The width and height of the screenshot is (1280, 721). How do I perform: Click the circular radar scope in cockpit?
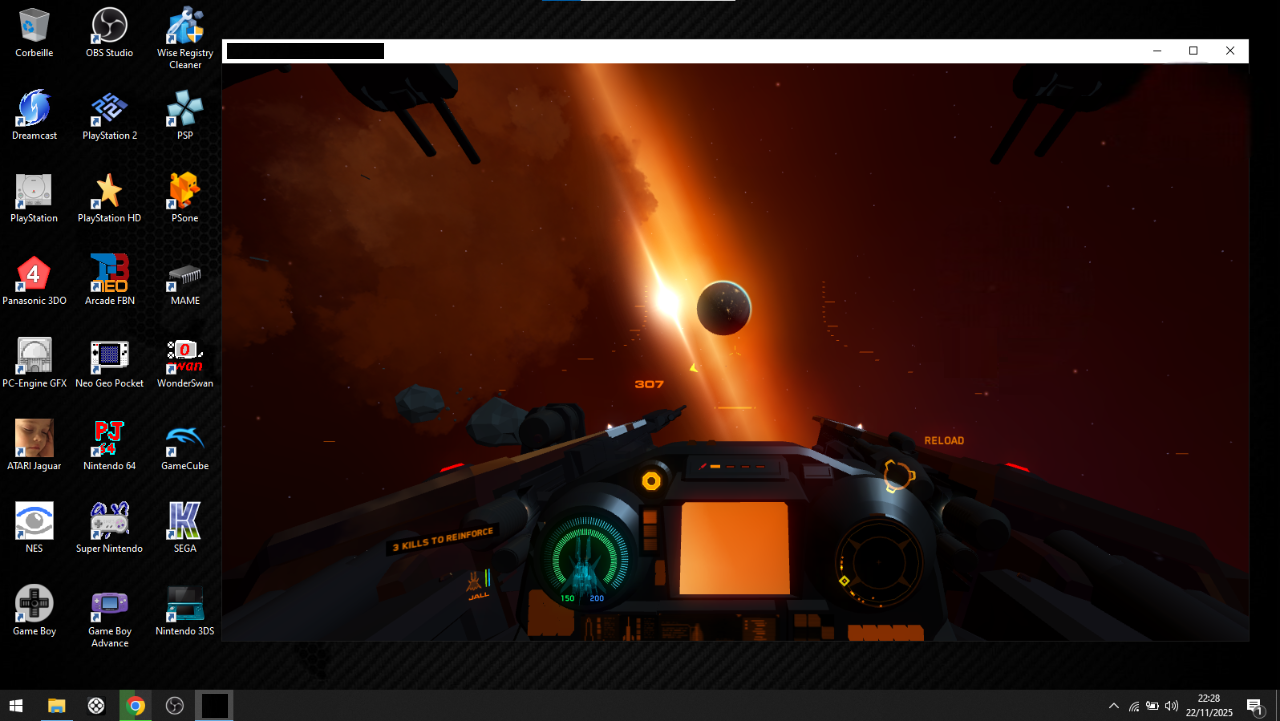(x=879, y=563)
